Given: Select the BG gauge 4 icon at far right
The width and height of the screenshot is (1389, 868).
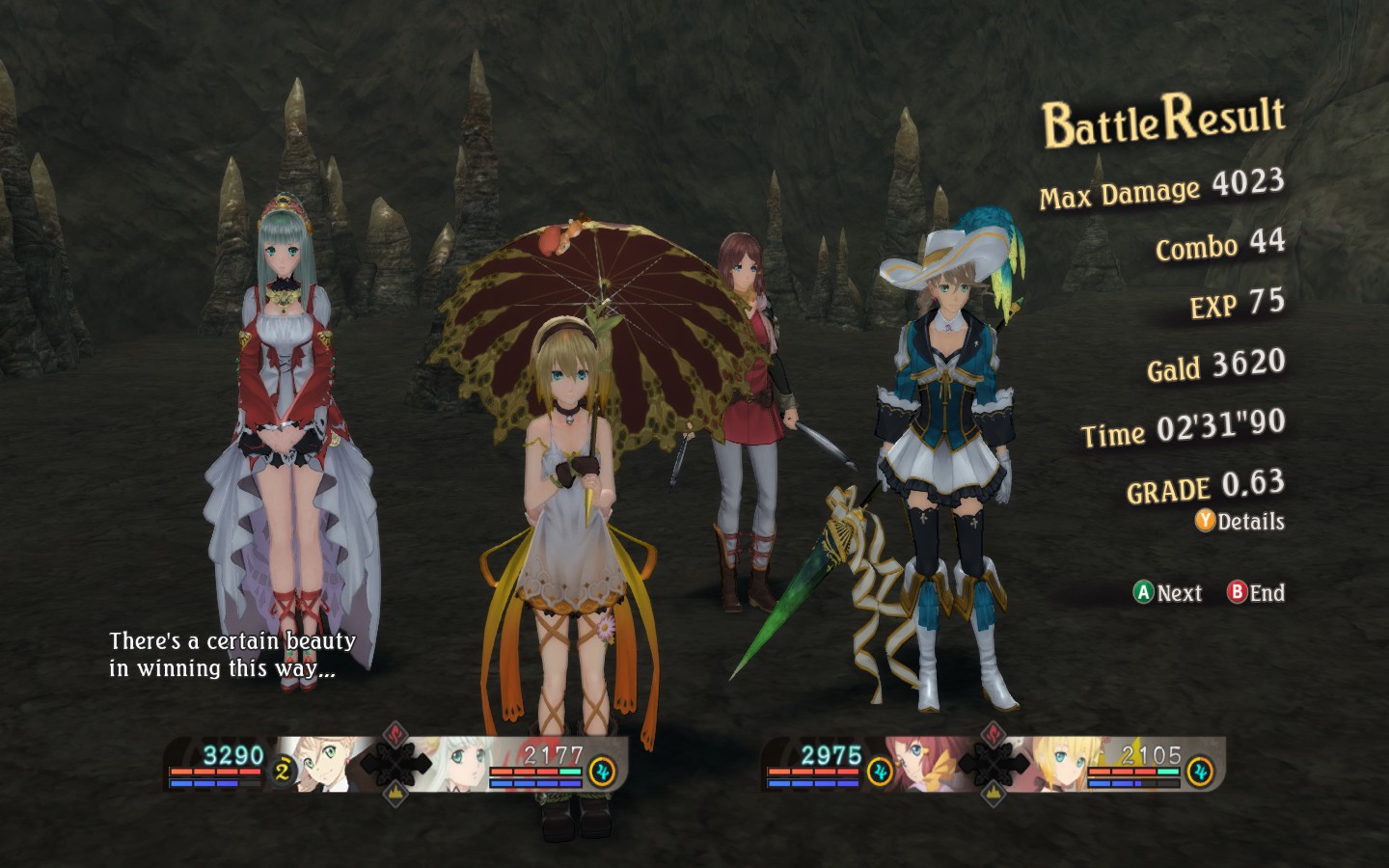Looking at the screenshot, I should [1200, 770].
